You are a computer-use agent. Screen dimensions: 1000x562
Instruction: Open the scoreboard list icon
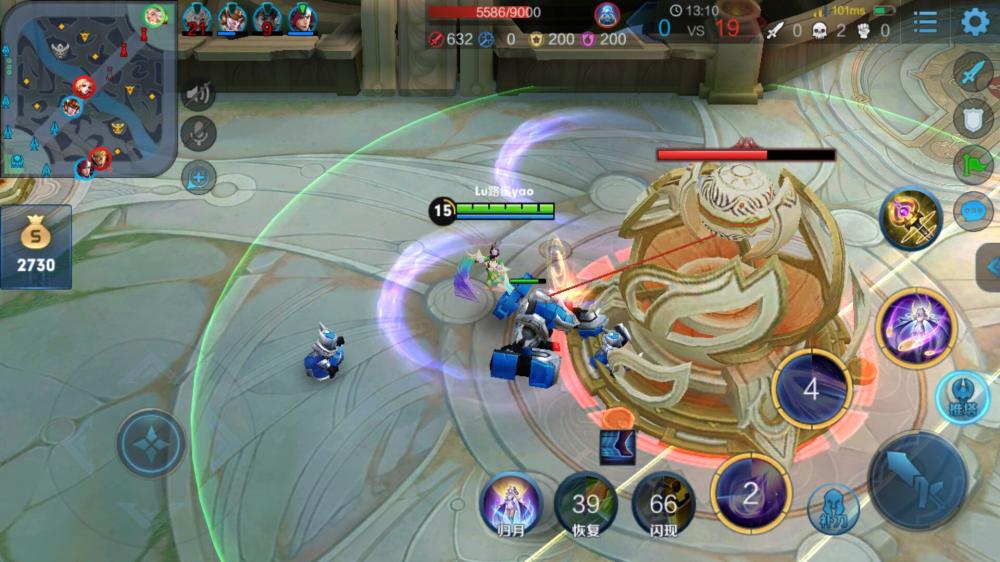[926, 22]
